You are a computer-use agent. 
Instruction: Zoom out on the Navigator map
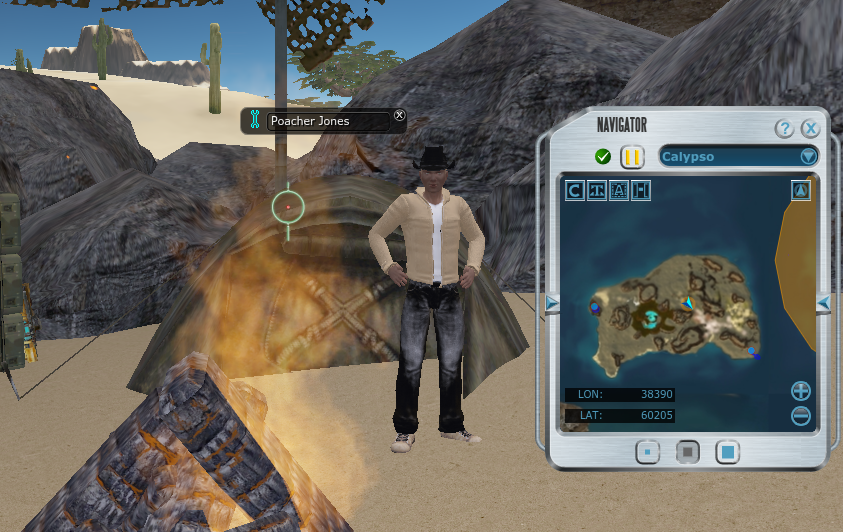click(x=800, y=415)
